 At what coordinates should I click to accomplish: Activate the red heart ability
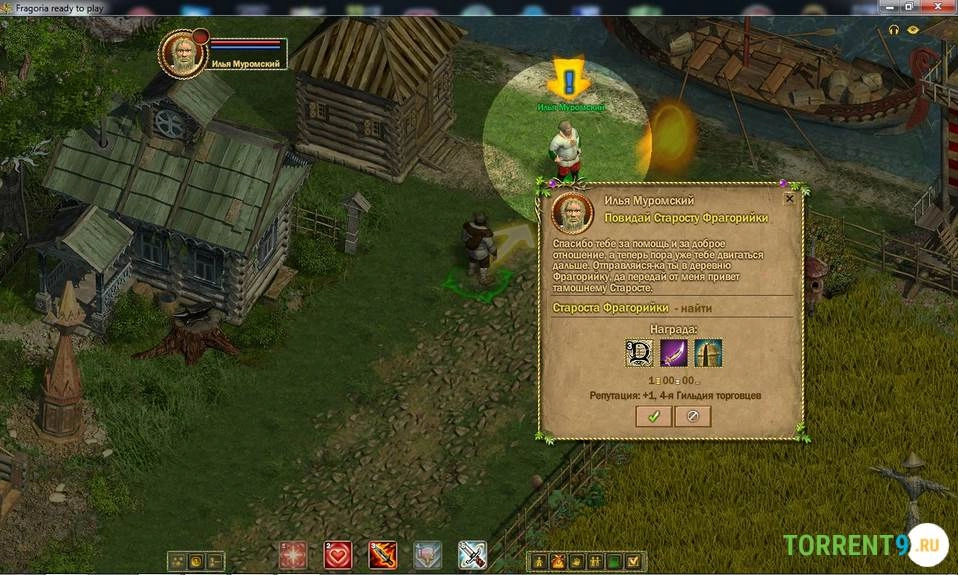tap(337, 555)
